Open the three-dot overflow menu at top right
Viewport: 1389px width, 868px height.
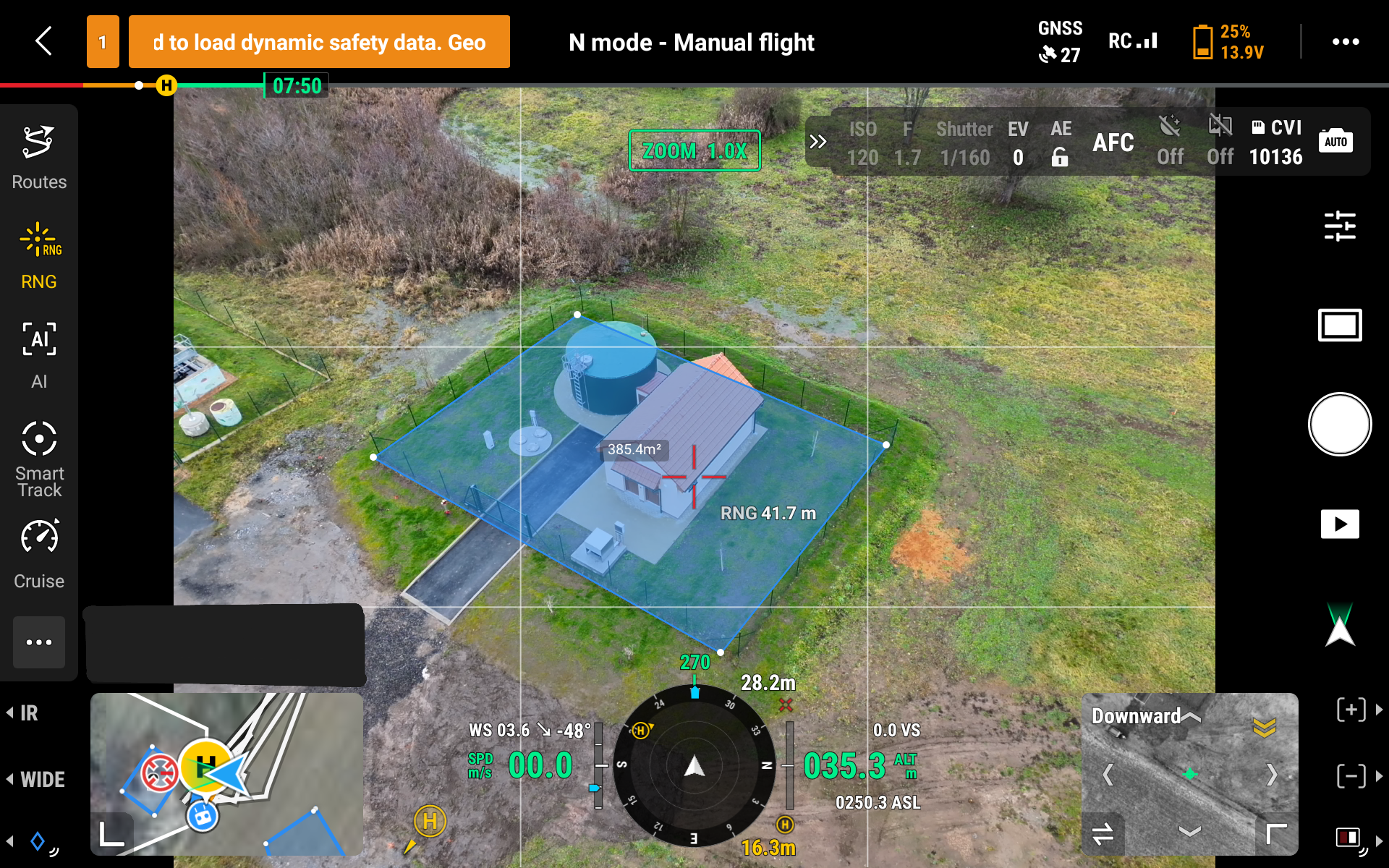[x=1345, y=42]
